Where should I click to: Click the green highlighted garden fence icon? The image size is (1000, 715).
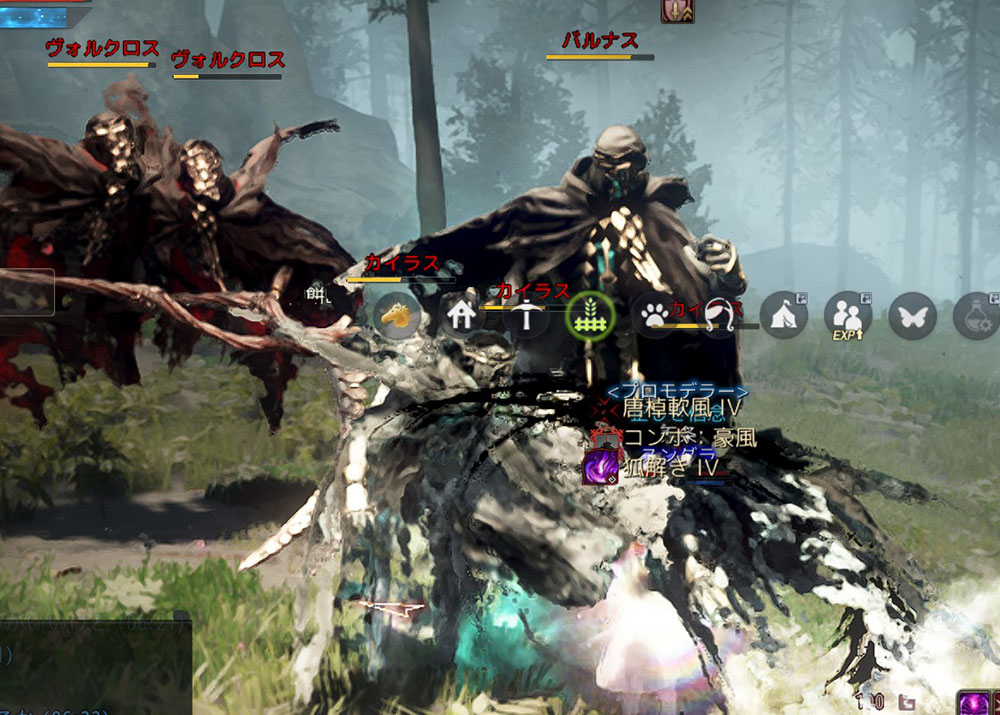coord(588,317)
